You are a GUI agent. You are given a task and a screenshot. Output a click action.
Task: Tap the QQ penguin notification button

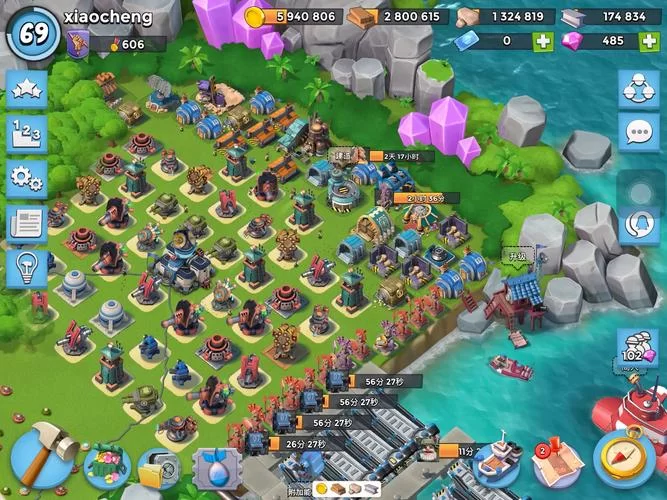637,224
